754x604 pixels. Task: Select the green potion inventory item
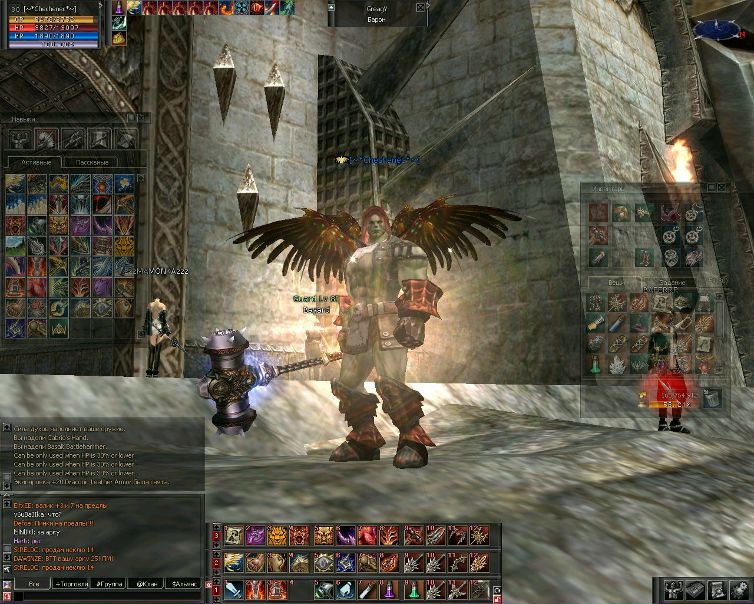[x=594, y=365]
